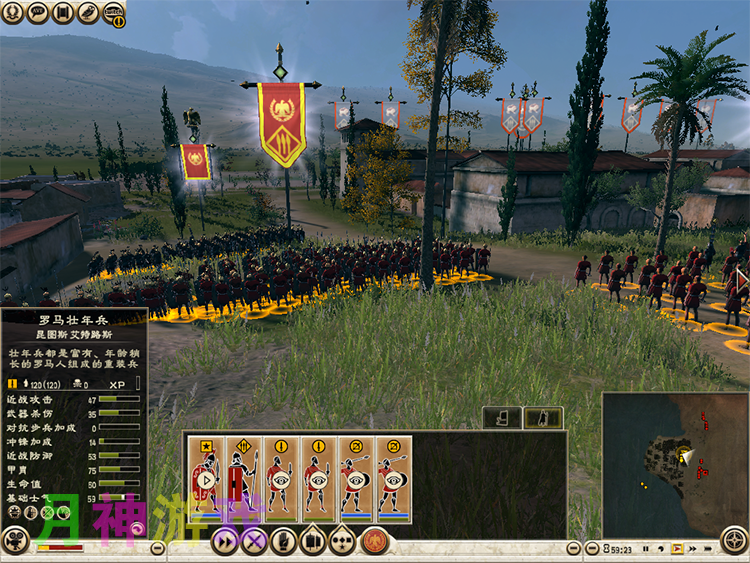This screenshot has height=563, width=750.
Task: Select the general's unit card with star
Action: coord(207,477)
